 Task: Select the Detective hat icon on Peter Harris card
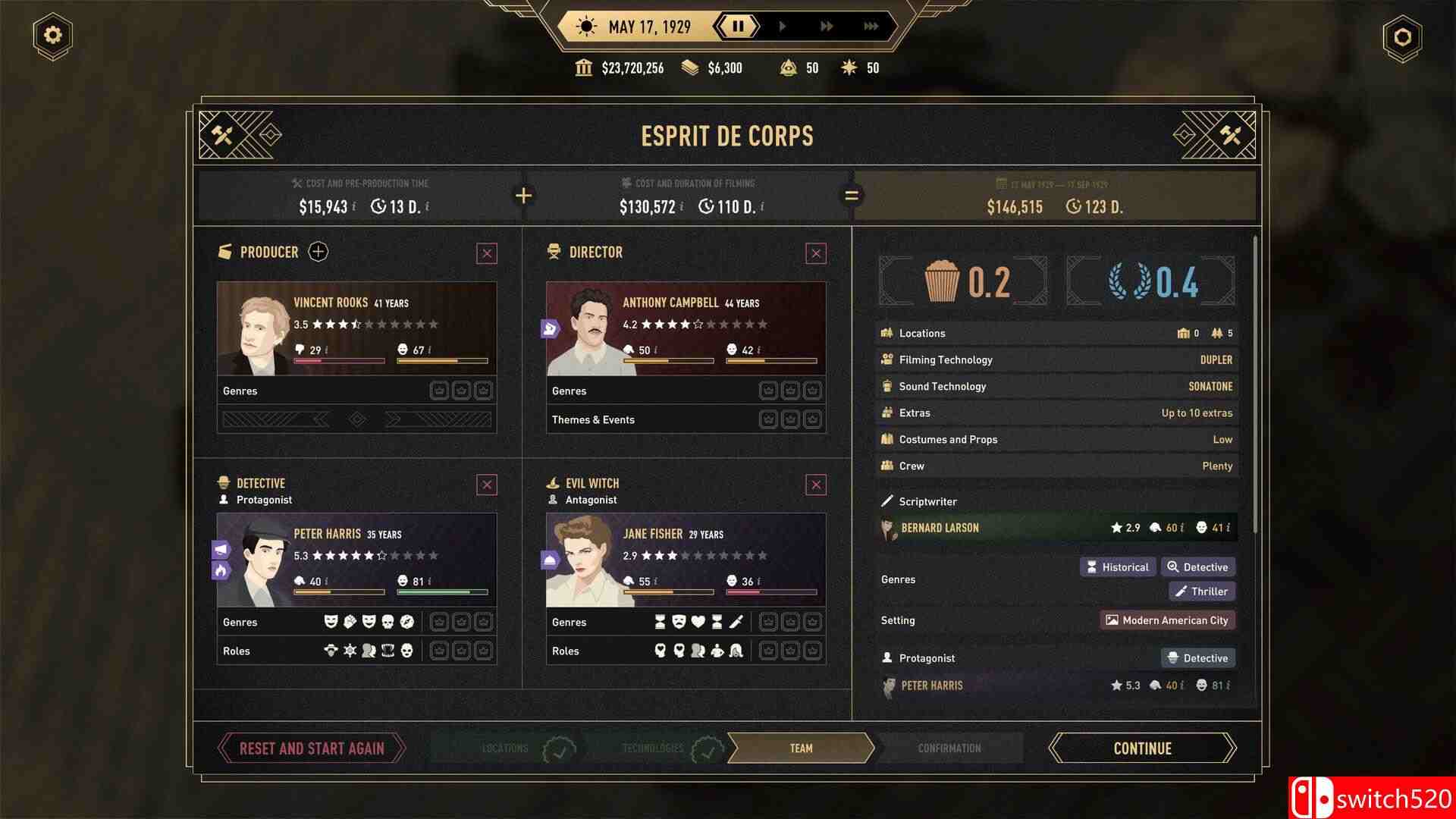pos(224,482)
